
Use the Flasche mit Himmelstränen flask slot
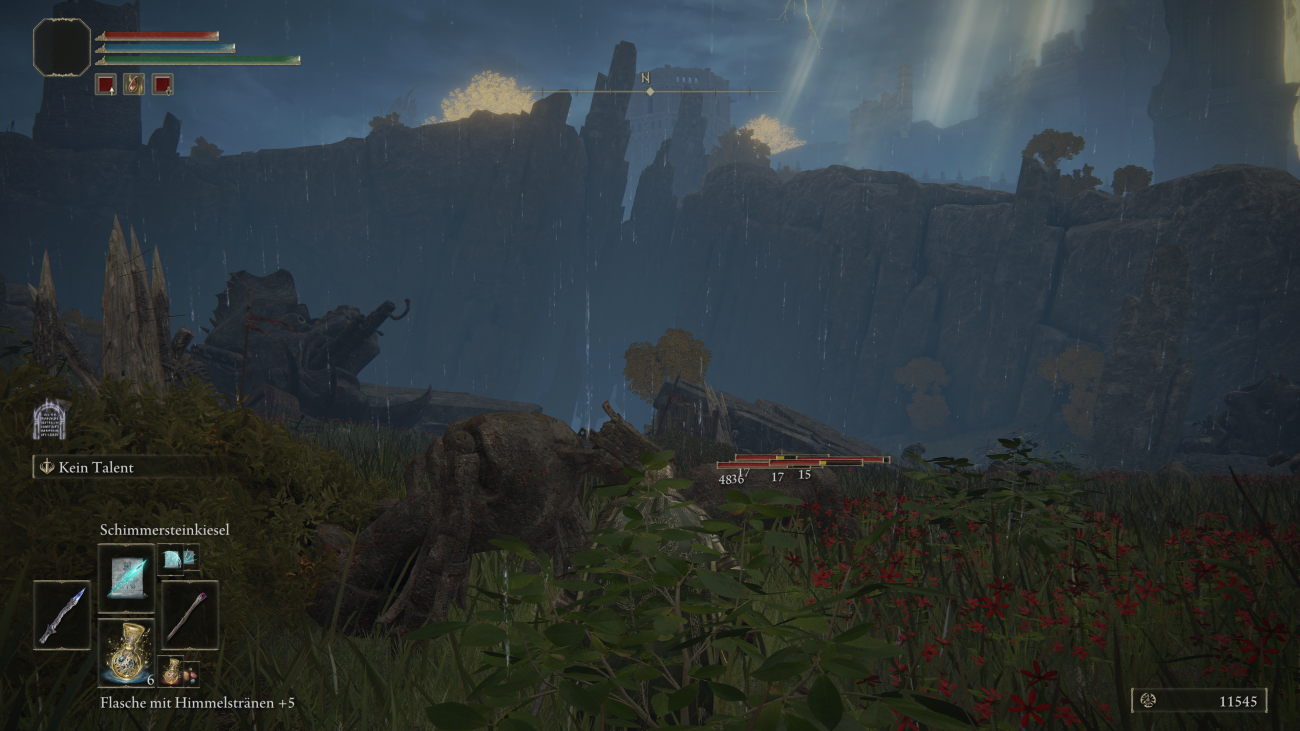tap(126, 653)
